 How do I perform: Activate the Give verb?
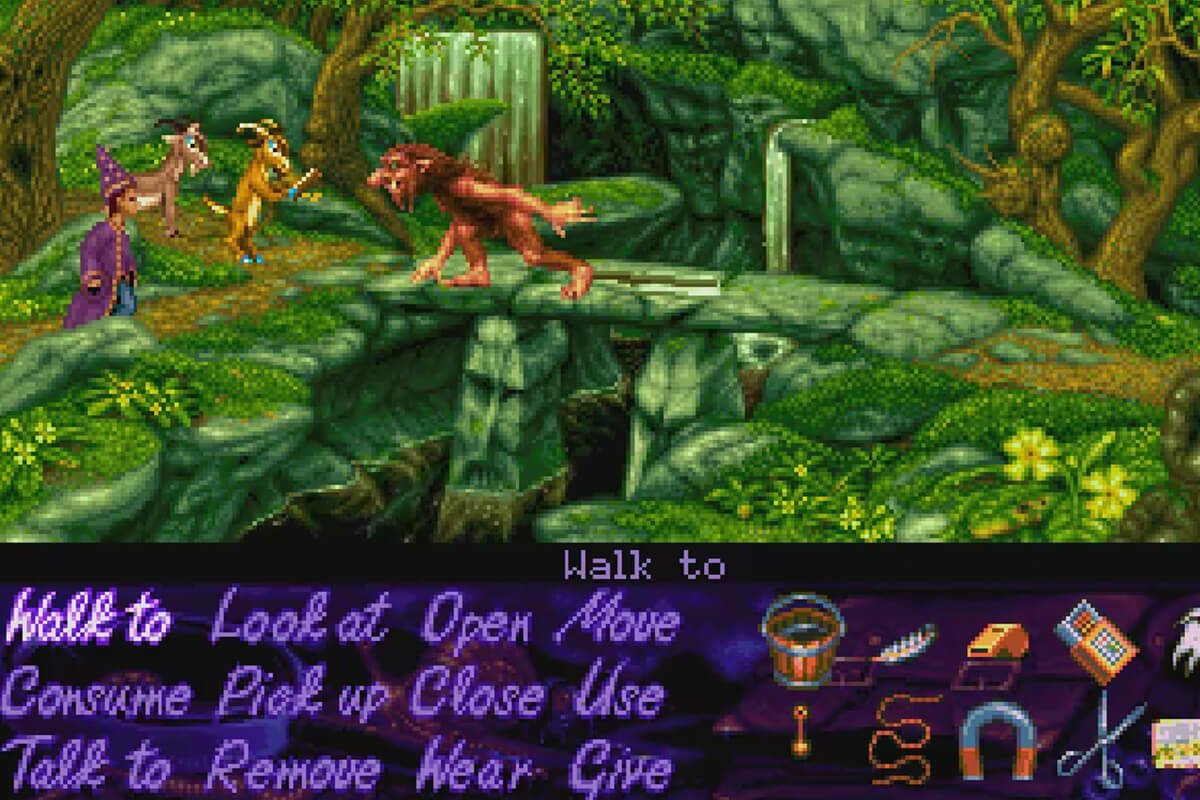(620, 768)
